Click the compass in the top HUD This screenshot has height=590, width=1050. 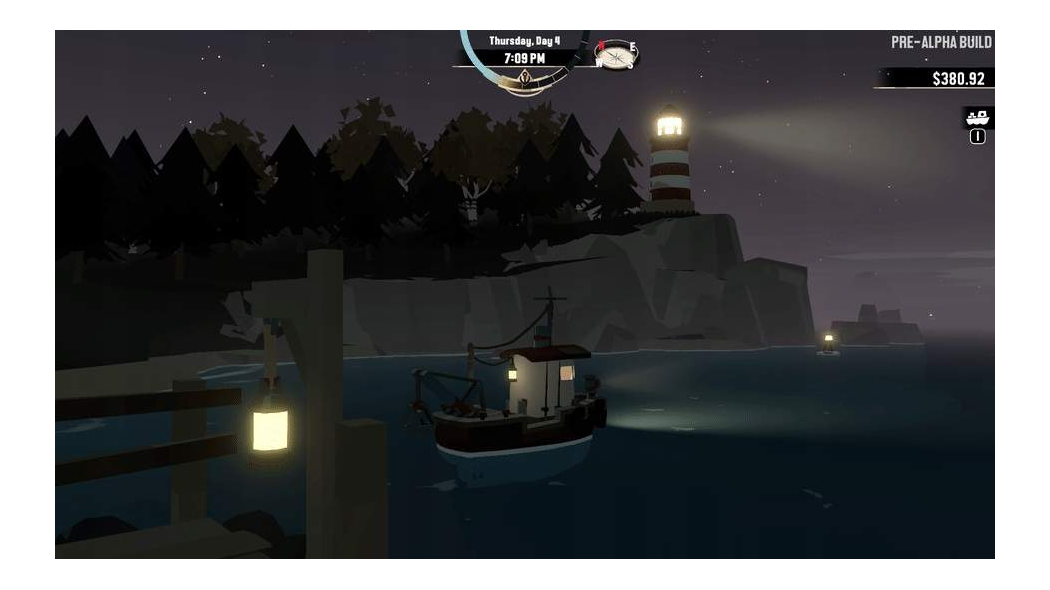[x=617, y=55]
